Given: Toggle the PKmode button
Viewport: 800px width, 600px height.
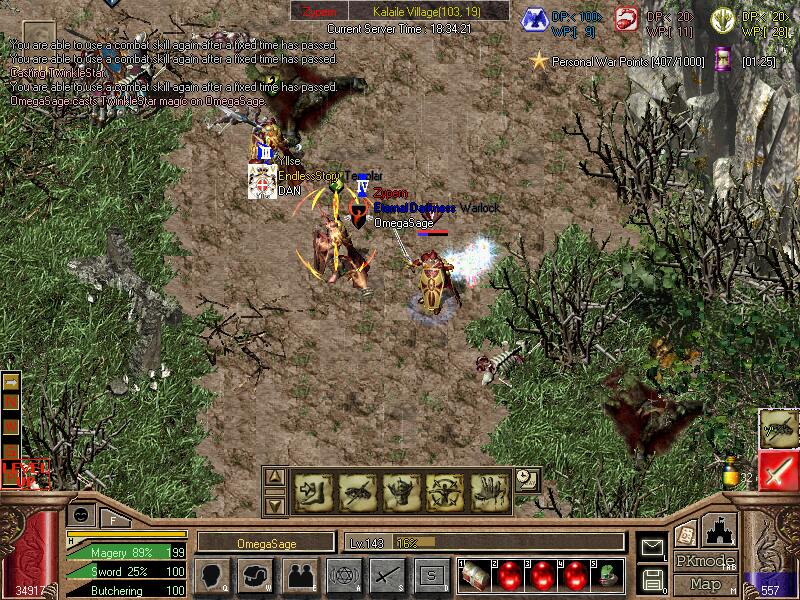Looking at the screenshot, I should tap(704, 561).
